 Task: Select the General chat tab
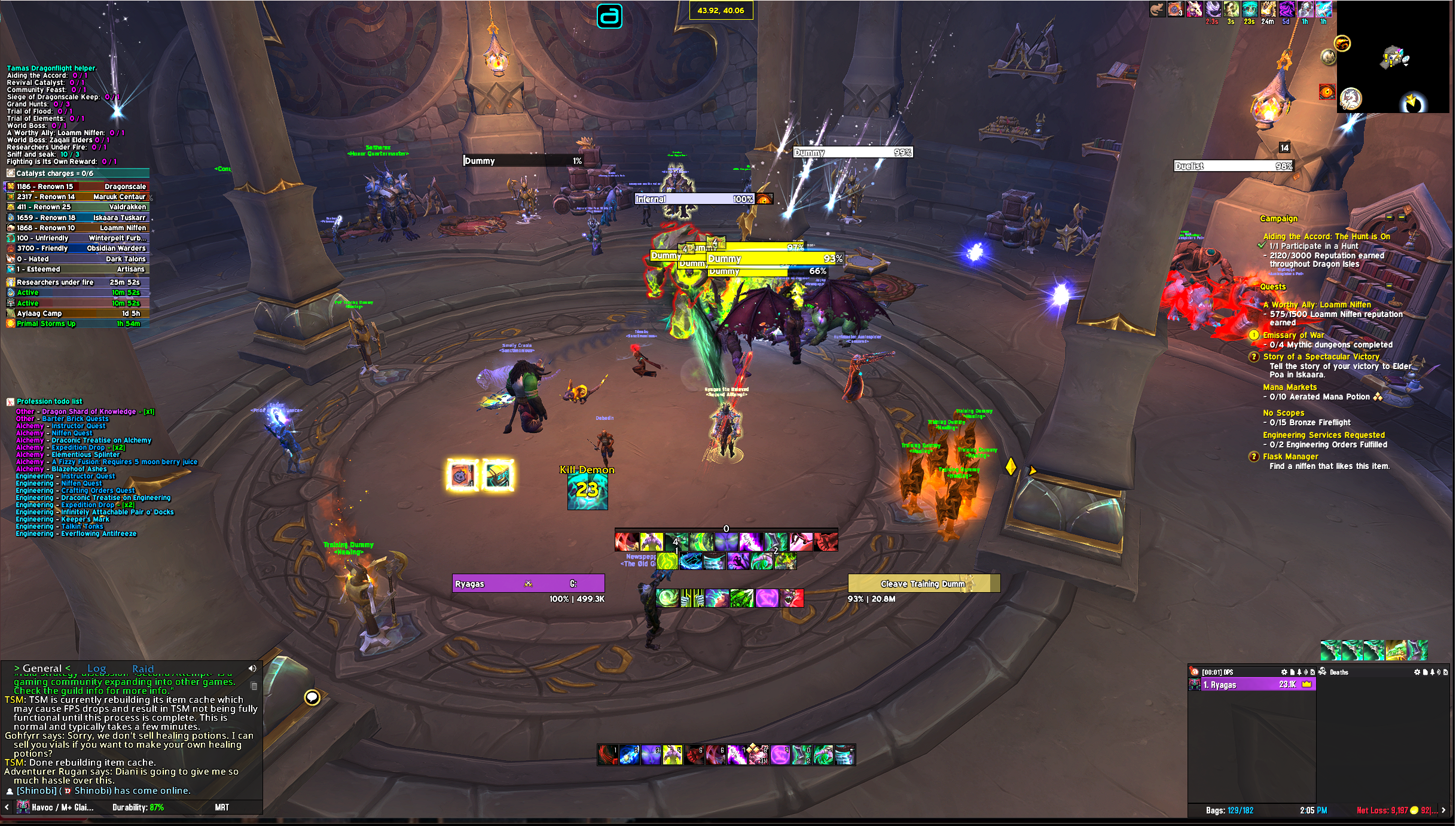tap(42, 669)
